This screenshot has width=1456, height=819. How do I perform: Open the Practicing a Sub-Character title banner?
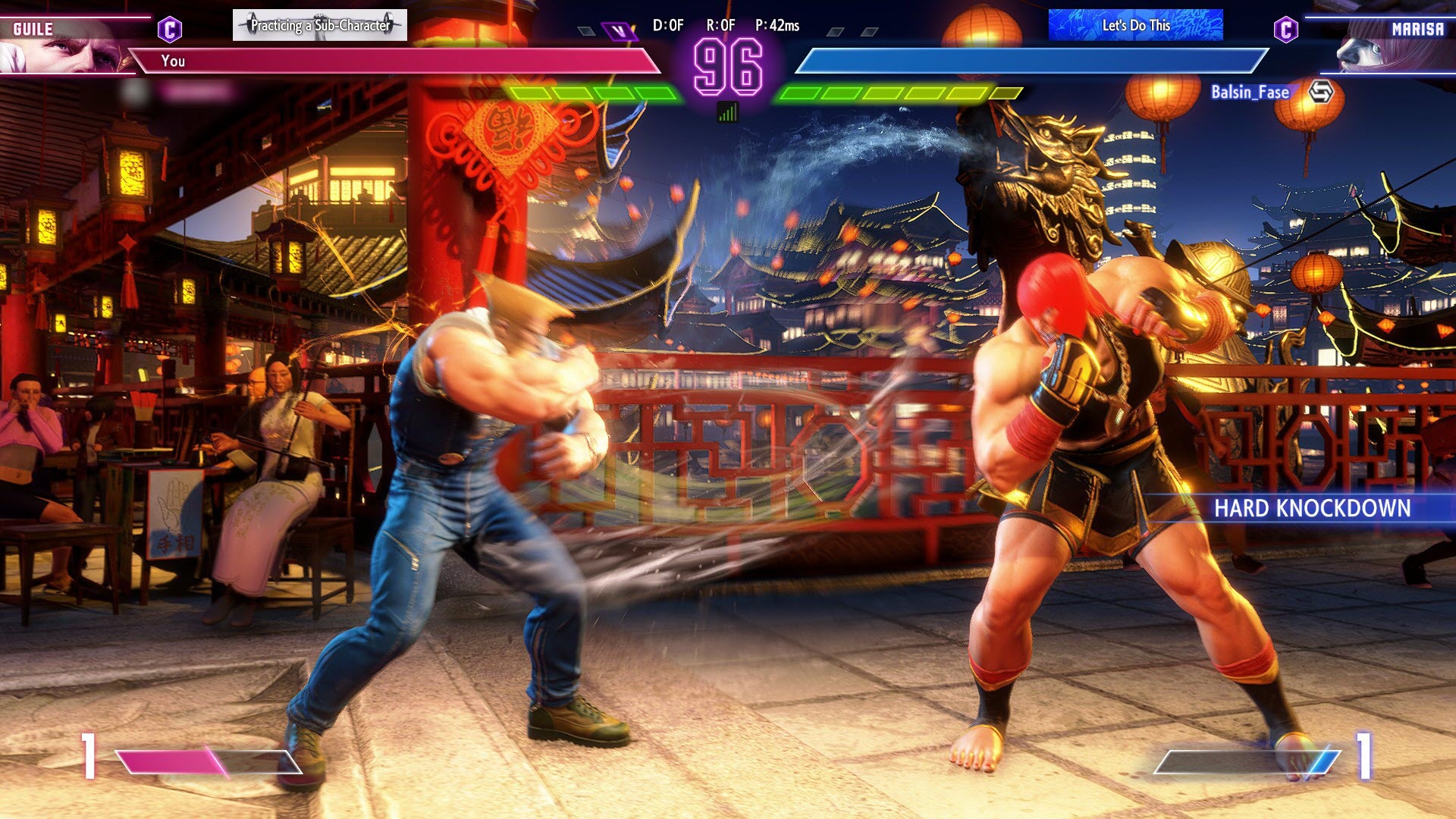(x=318, y=24)
